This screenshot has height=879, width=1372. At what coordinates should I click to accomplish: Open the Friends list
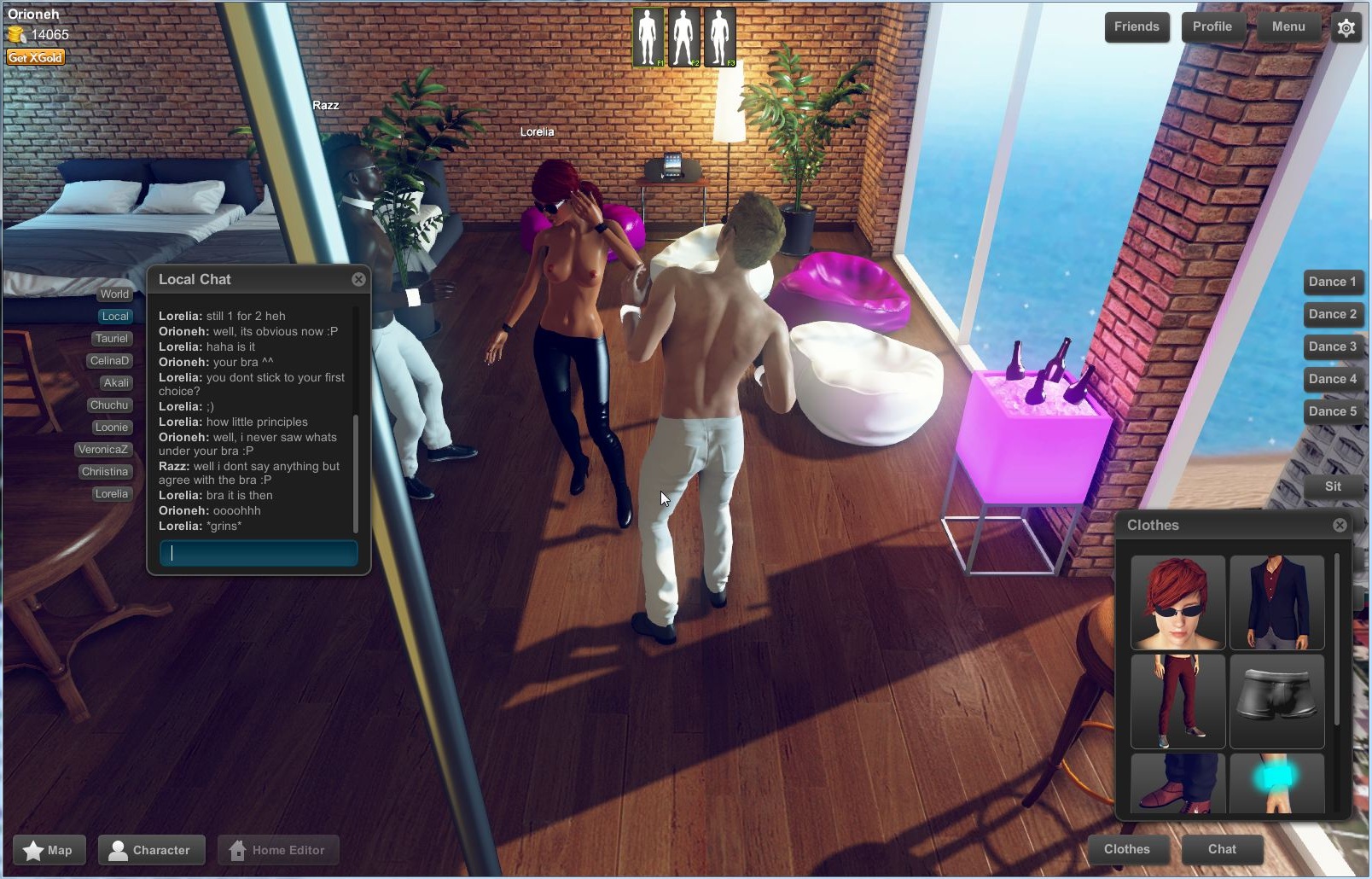pos(1137,26)
